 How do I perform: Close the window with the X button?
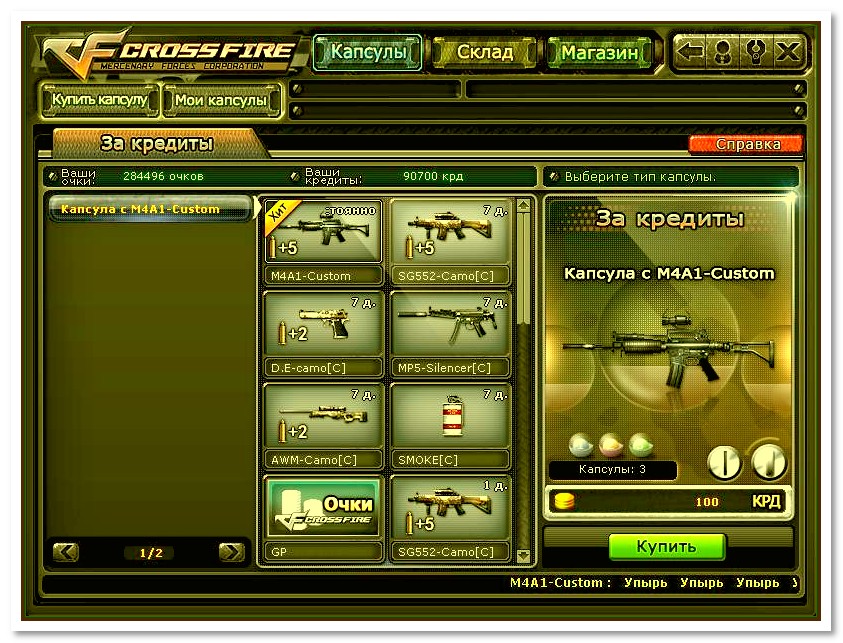(788, 52)
